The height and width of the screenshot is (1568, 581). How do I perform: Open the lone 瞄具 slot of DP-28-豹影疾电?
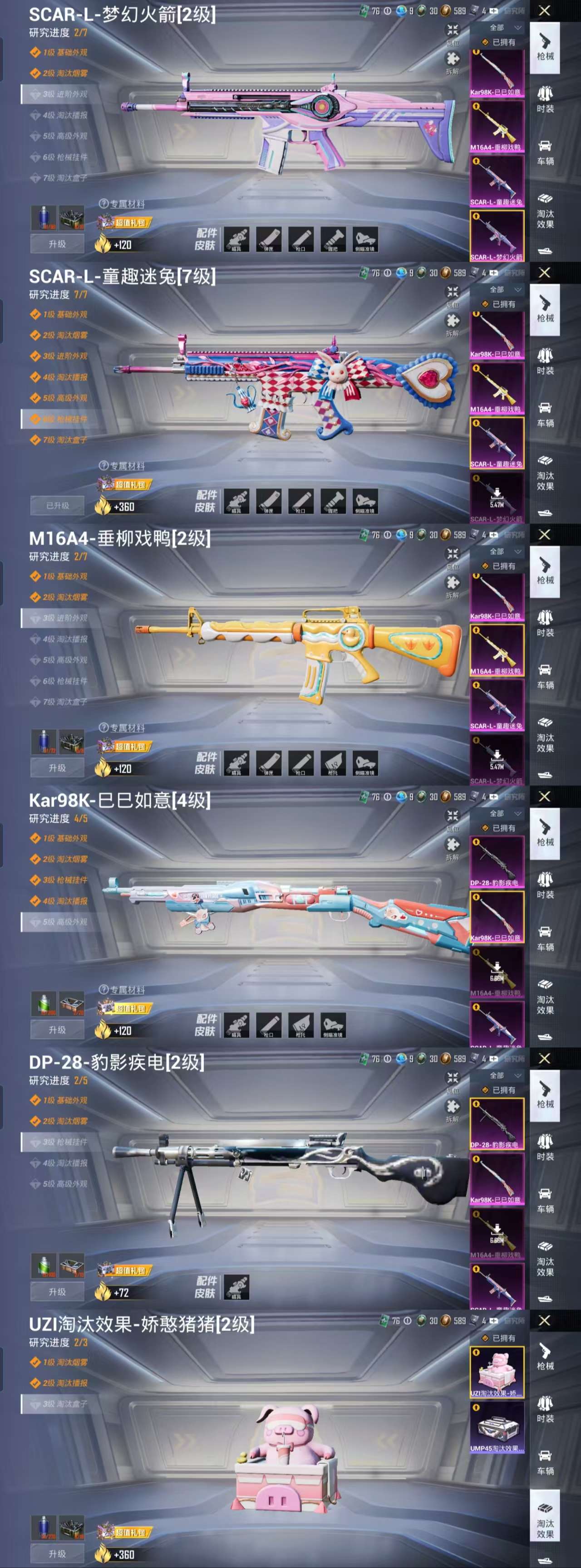(236, 1287)
